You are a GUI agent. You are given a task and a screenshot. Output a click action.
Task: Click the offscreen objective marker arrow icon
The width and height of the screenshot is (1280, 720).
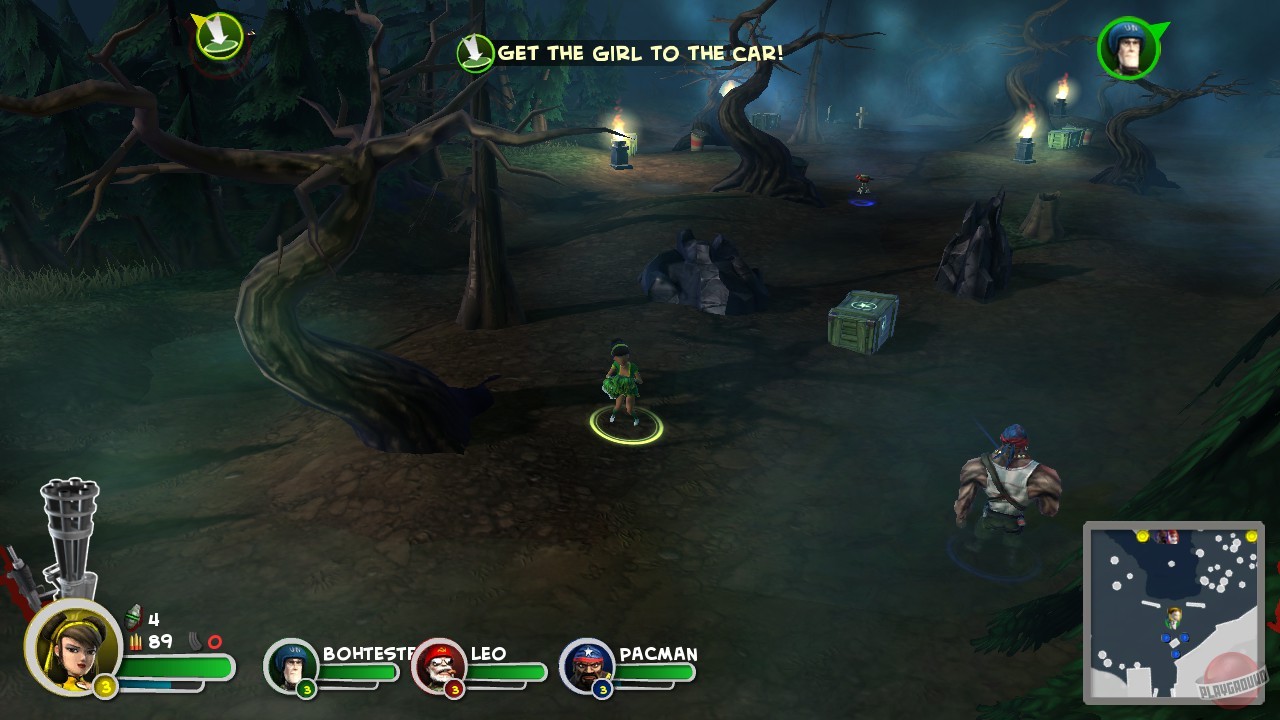click(x=220, y=36)
